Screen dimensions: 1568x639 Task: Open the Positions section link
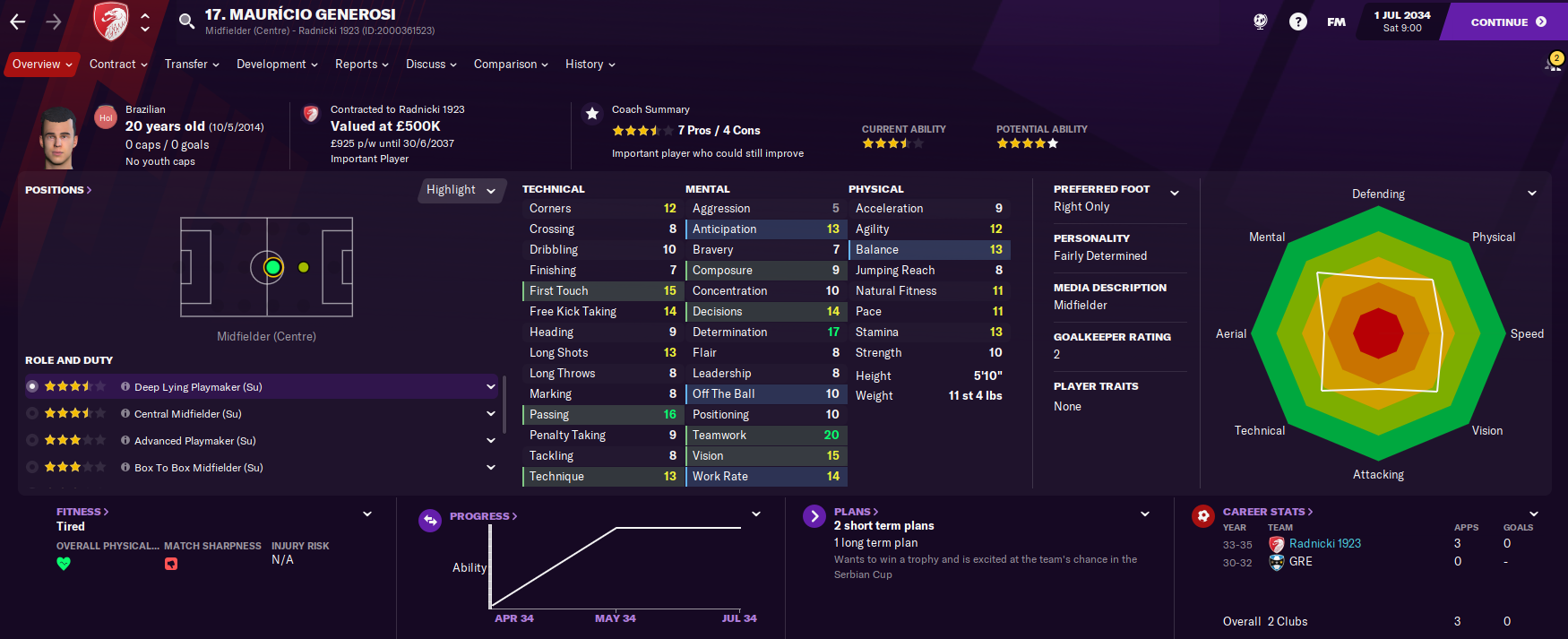[x=58, y=190]
